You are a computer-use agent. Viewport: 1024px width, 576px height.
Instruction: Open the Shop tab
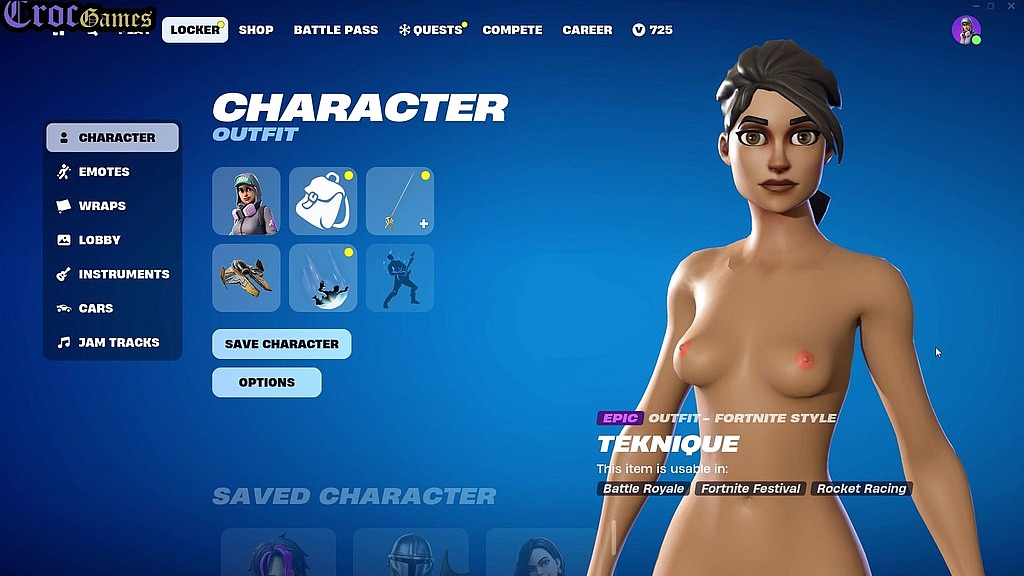click(256, 30)
